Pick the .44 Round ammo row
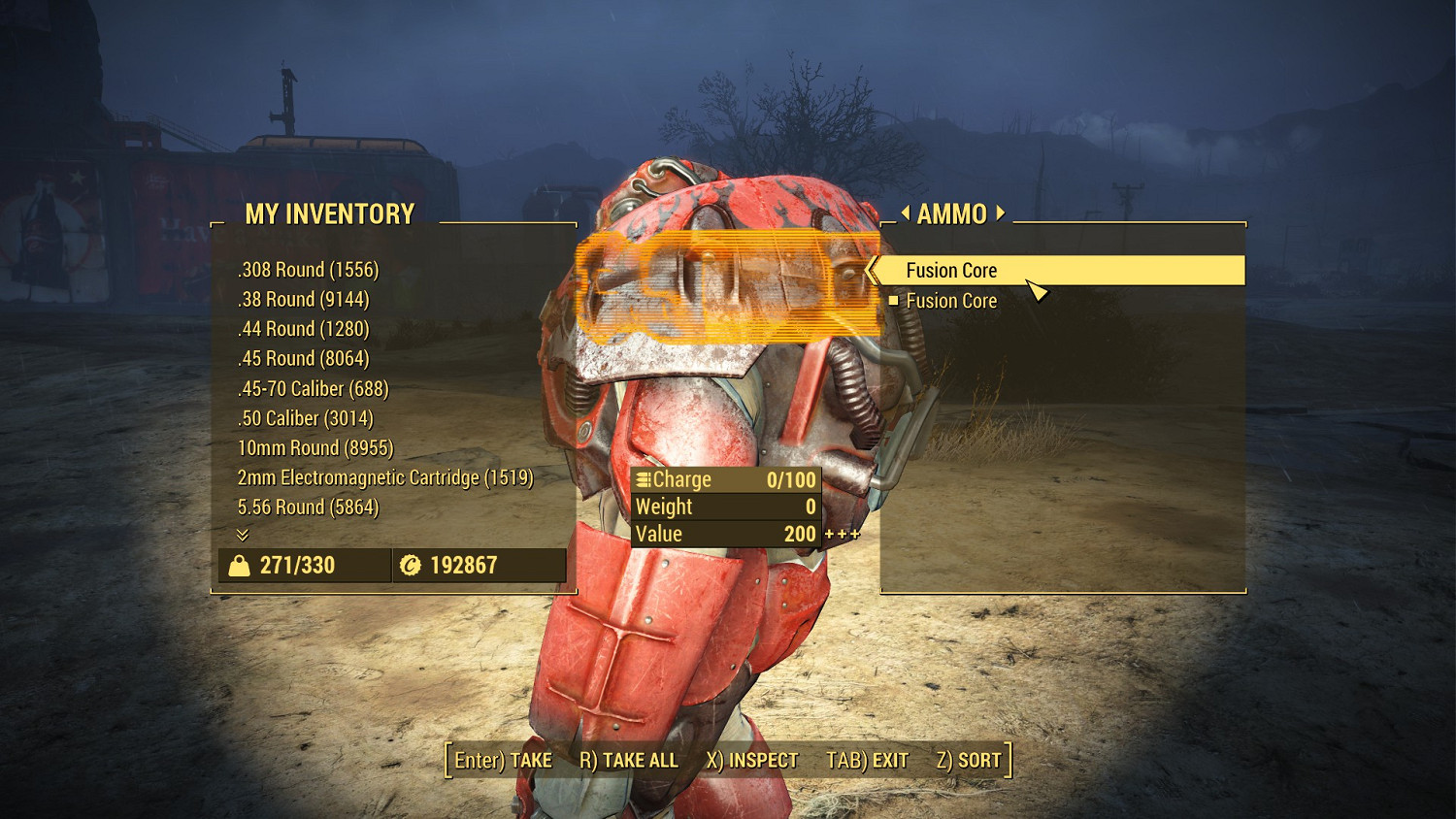This screenshot has height=819, width=1456. [303, 329]
